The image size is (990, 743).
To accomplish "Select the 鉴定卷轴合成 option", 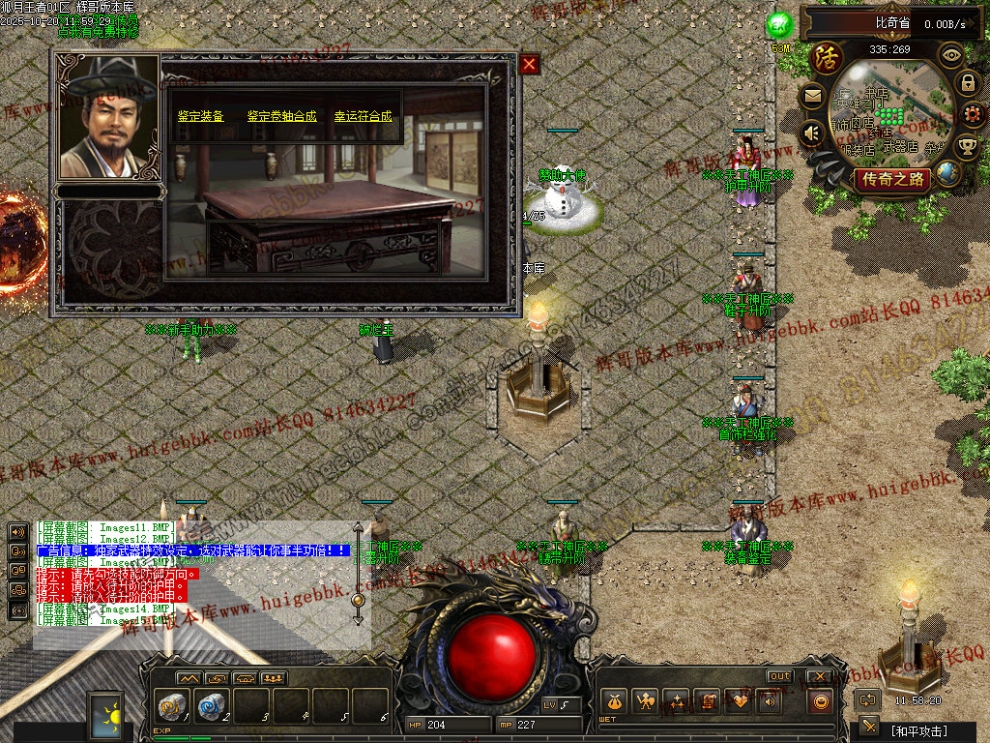I will click(x=282, y=116).
